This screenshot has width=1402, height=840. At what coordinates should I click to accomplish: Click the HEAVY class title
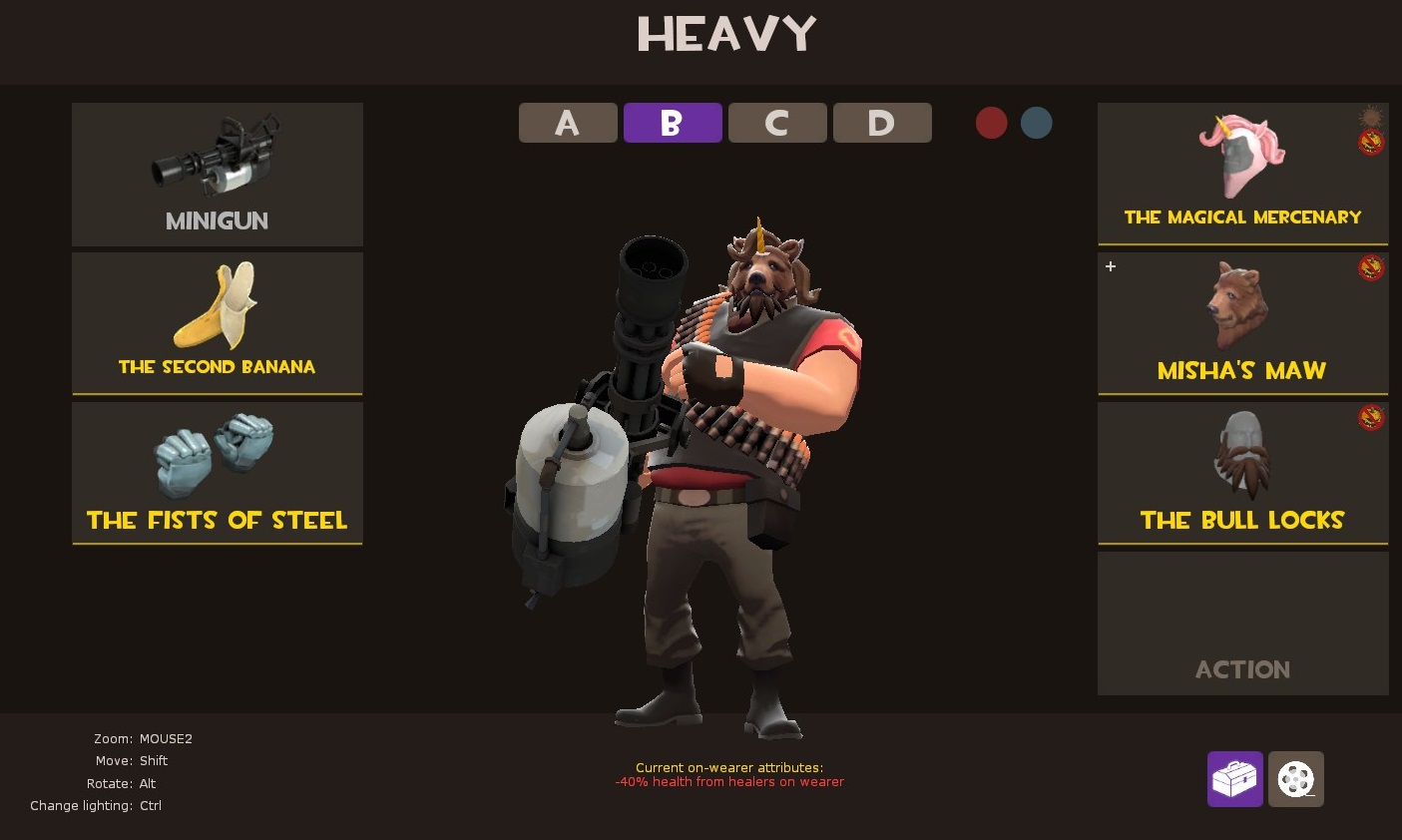click(725, 34)
